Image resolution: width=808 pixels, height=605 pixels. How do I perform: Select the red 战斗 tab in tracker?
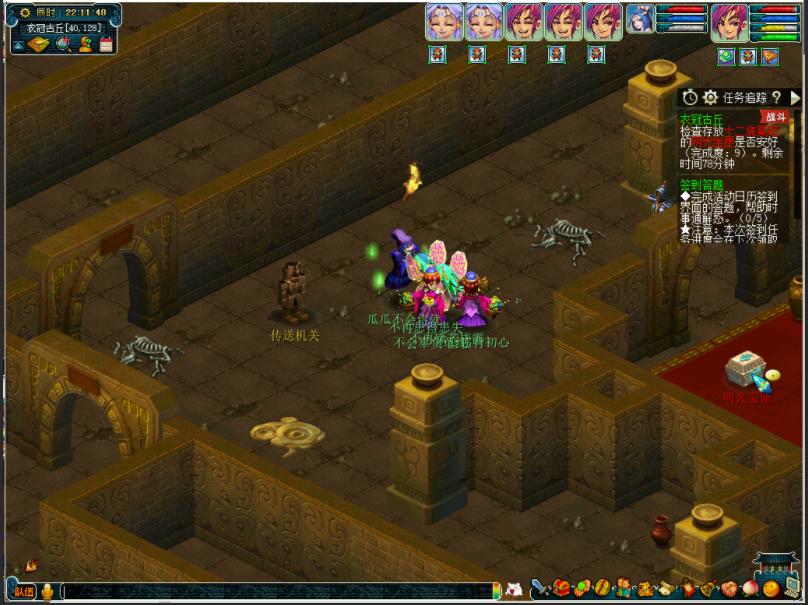point(774,117)
